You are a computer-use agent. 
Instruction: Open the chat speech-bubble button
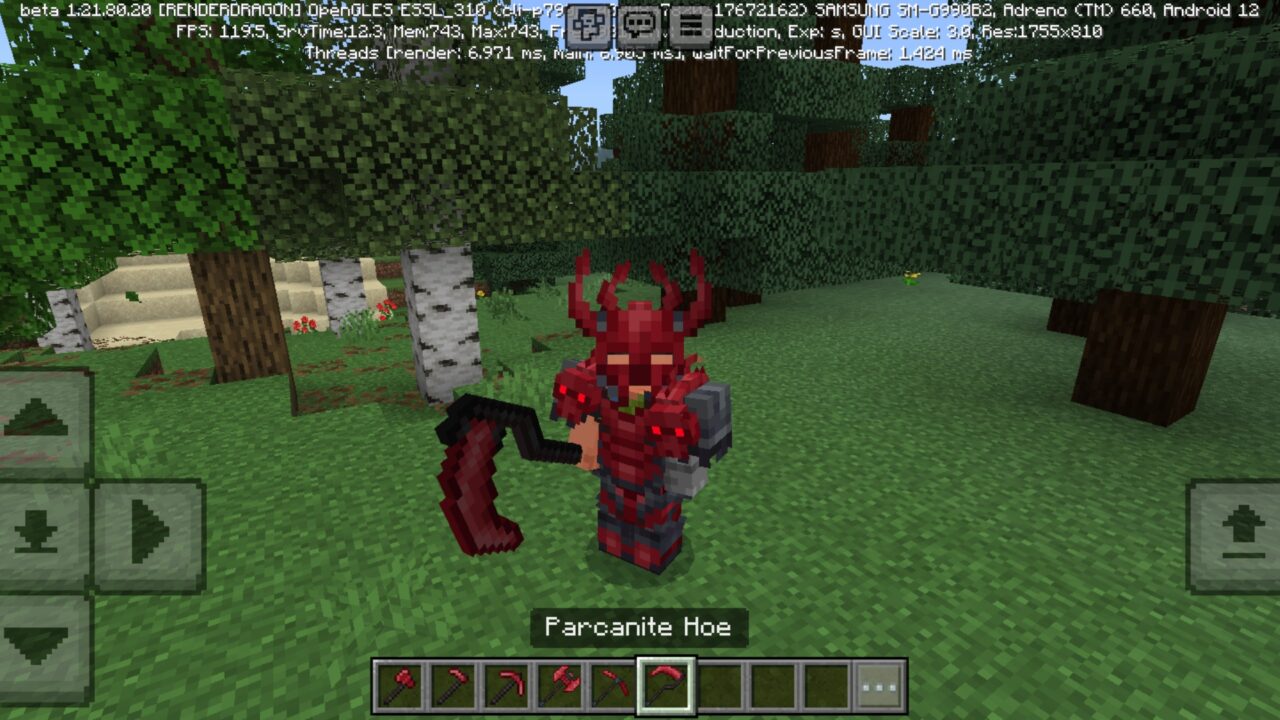pyautogui.click(x=639, y=26)
